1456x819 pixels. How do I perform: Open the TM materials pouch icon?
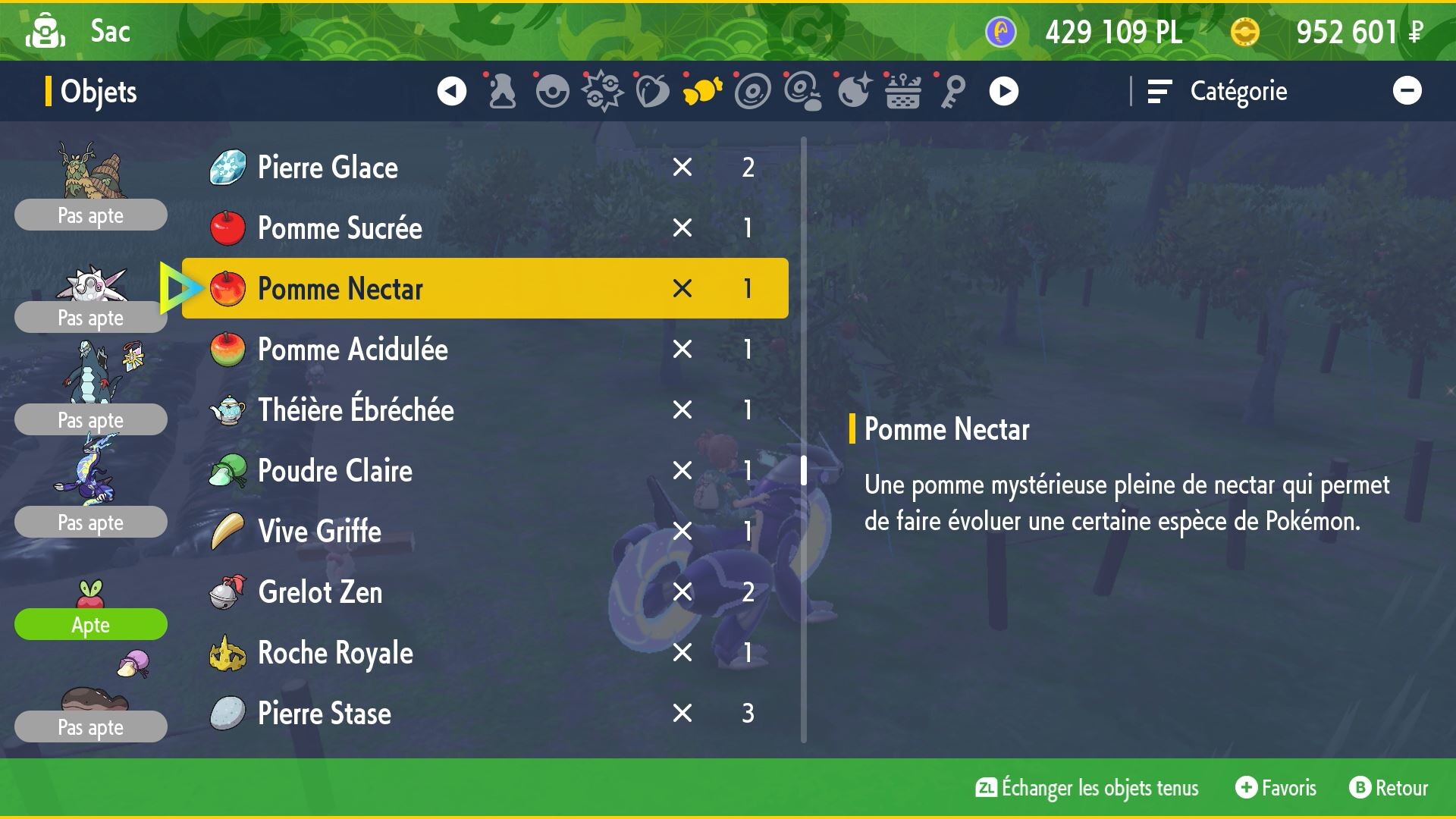[x=802, y=90]
